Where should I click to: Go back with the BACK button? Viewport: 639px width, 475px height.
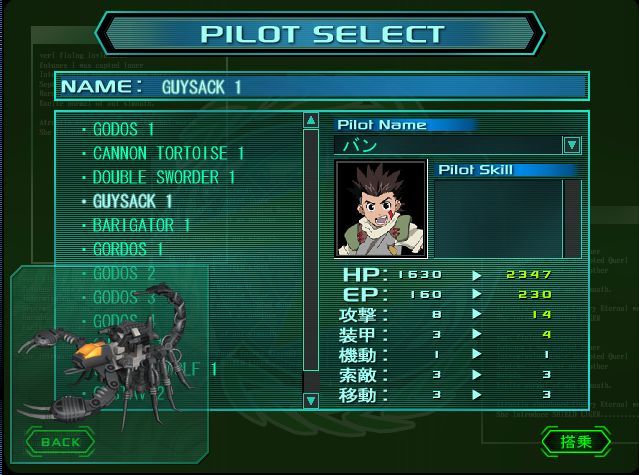tap(60, 441)
